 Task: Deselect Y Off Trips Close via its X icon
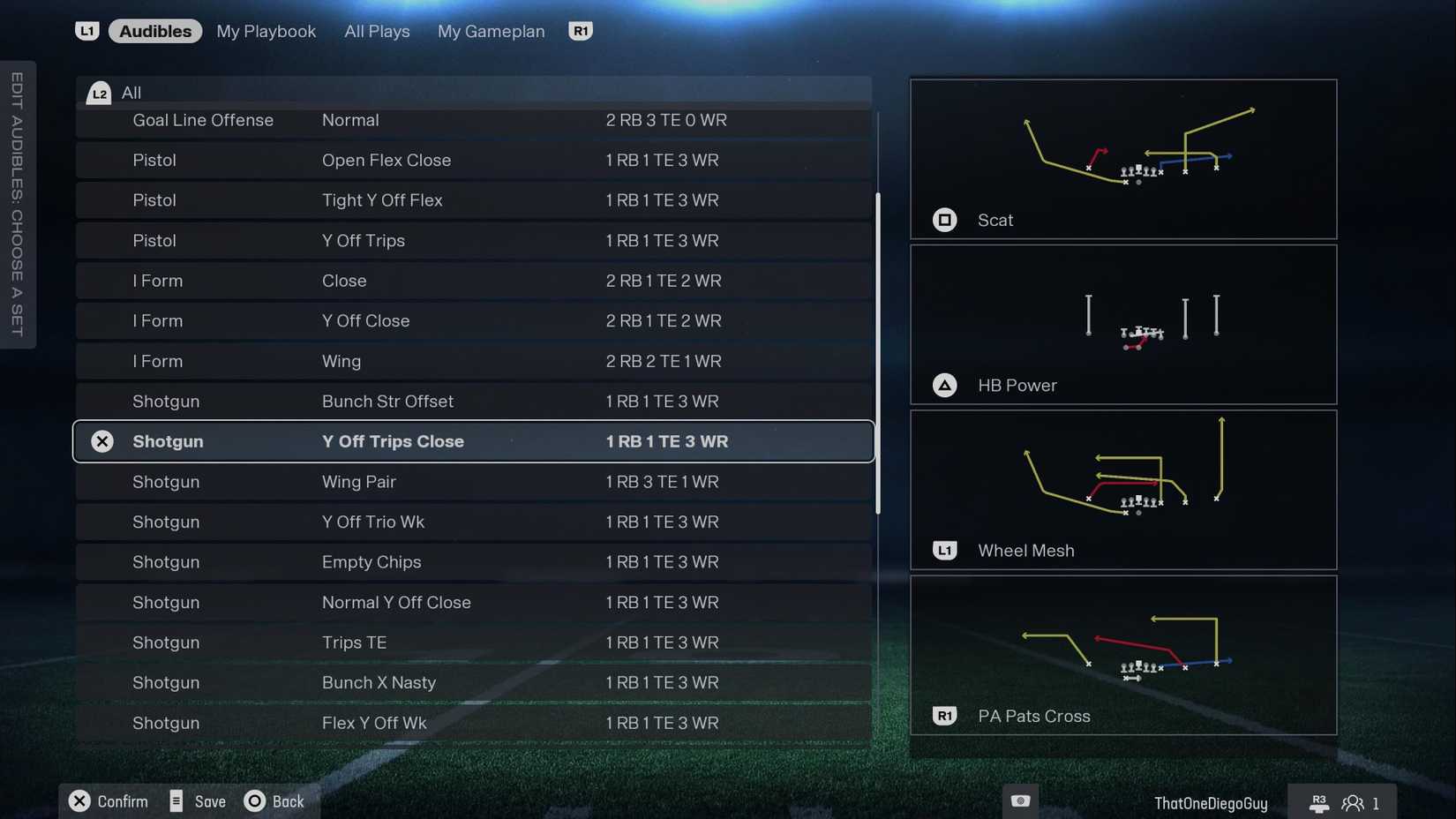102,441
